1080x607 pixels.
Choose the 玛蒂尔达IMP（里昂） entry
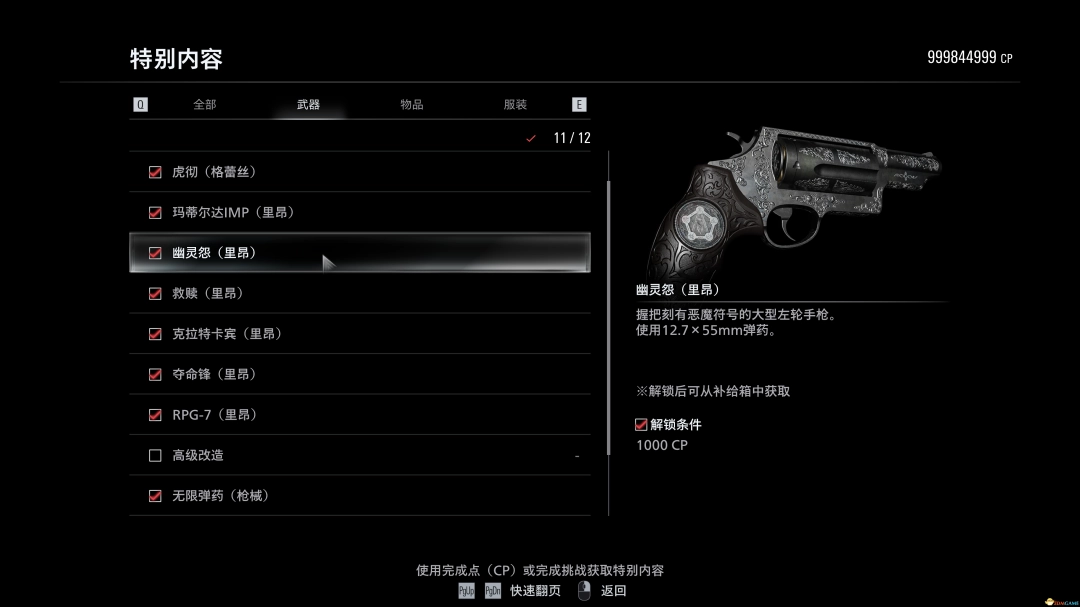tap(359, 212)
